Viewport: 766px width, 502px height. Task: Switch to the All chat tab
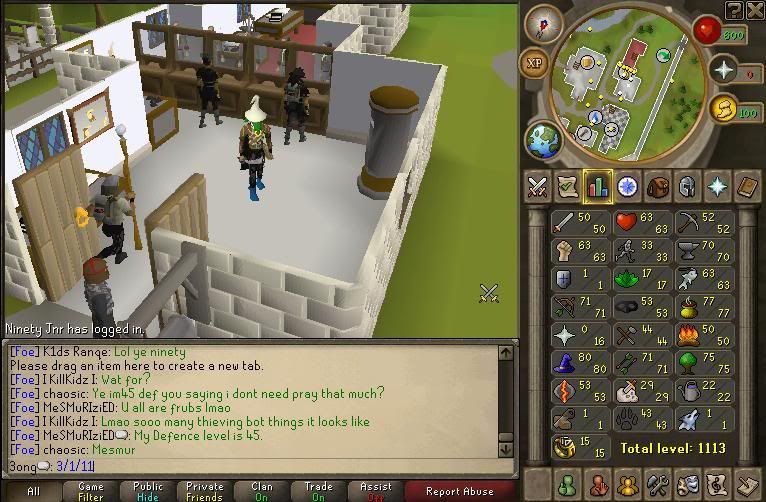(33, 490)
